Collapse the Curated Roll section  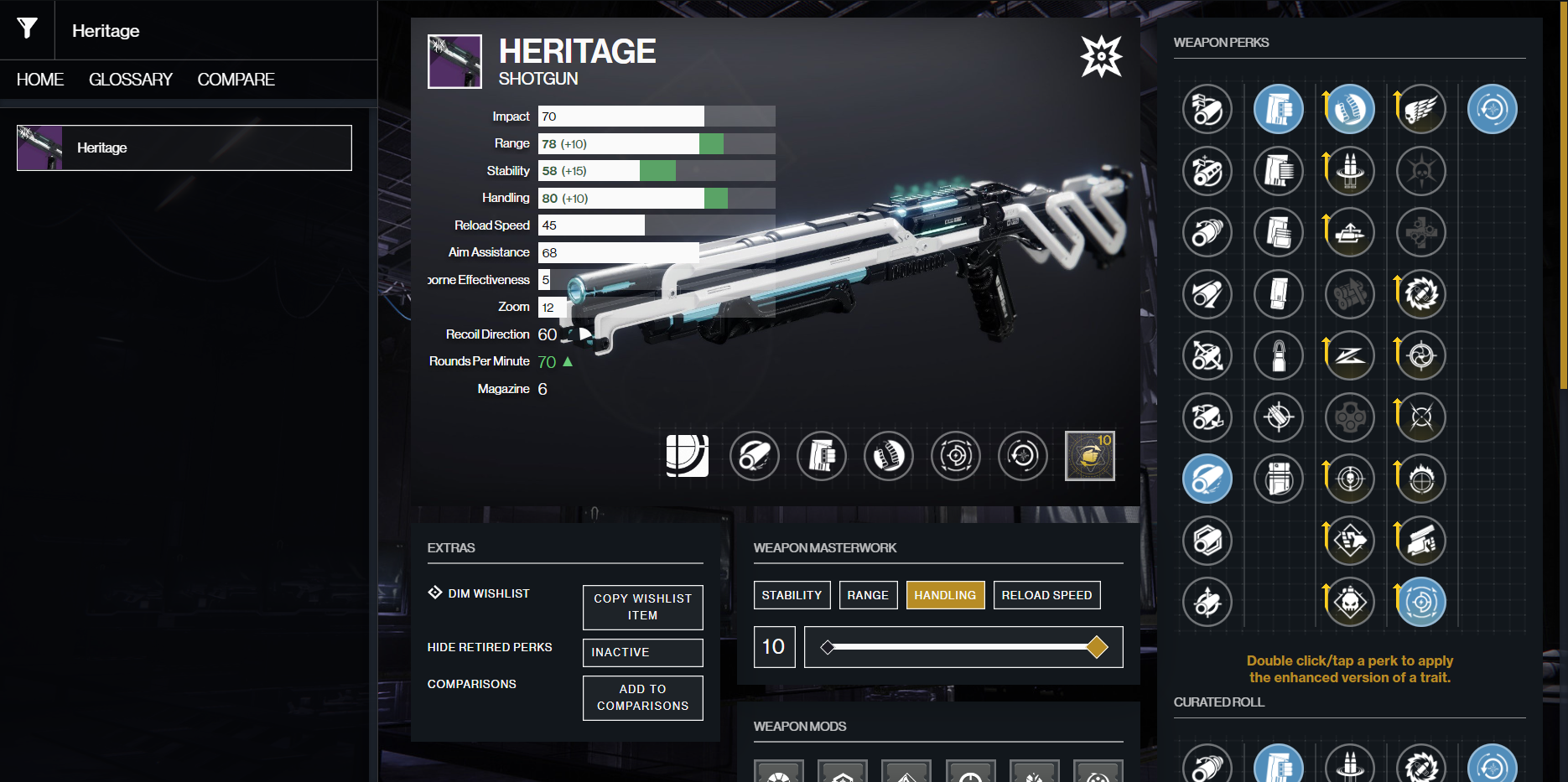[x=1218, y=702]
